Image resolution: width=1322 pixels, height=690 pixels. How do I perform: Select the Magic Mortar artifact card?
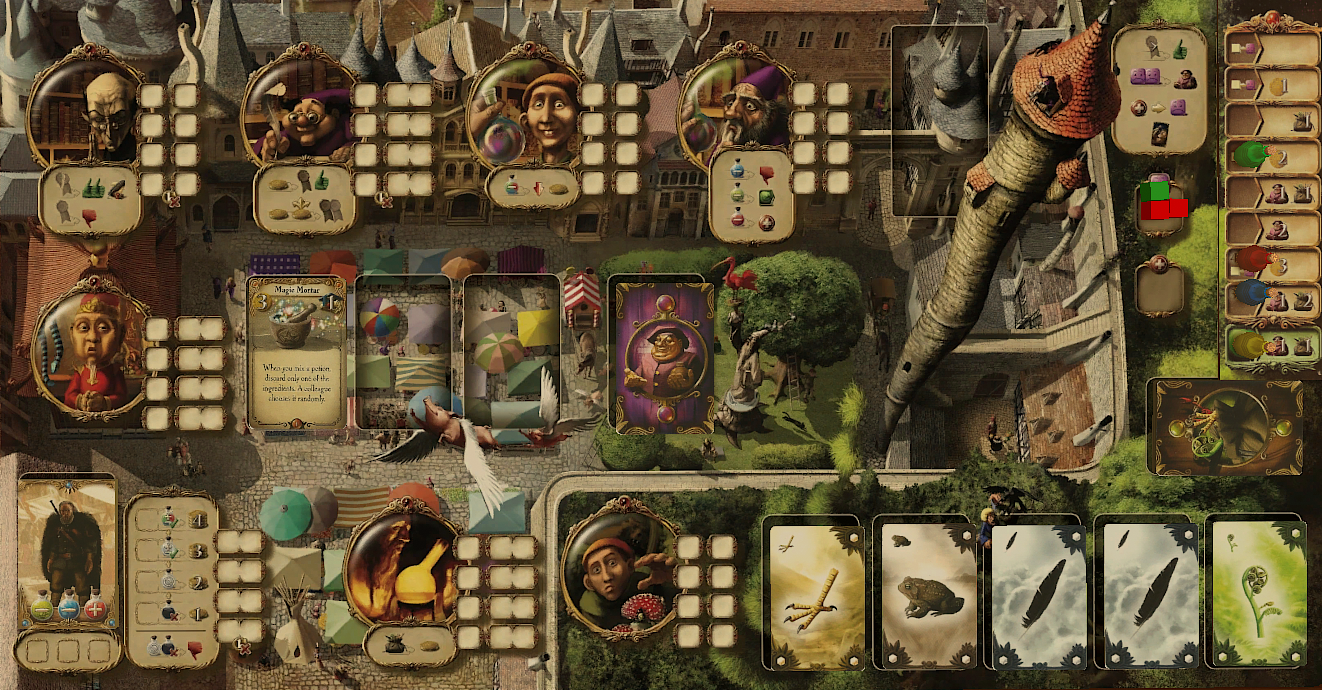[296, 353]
